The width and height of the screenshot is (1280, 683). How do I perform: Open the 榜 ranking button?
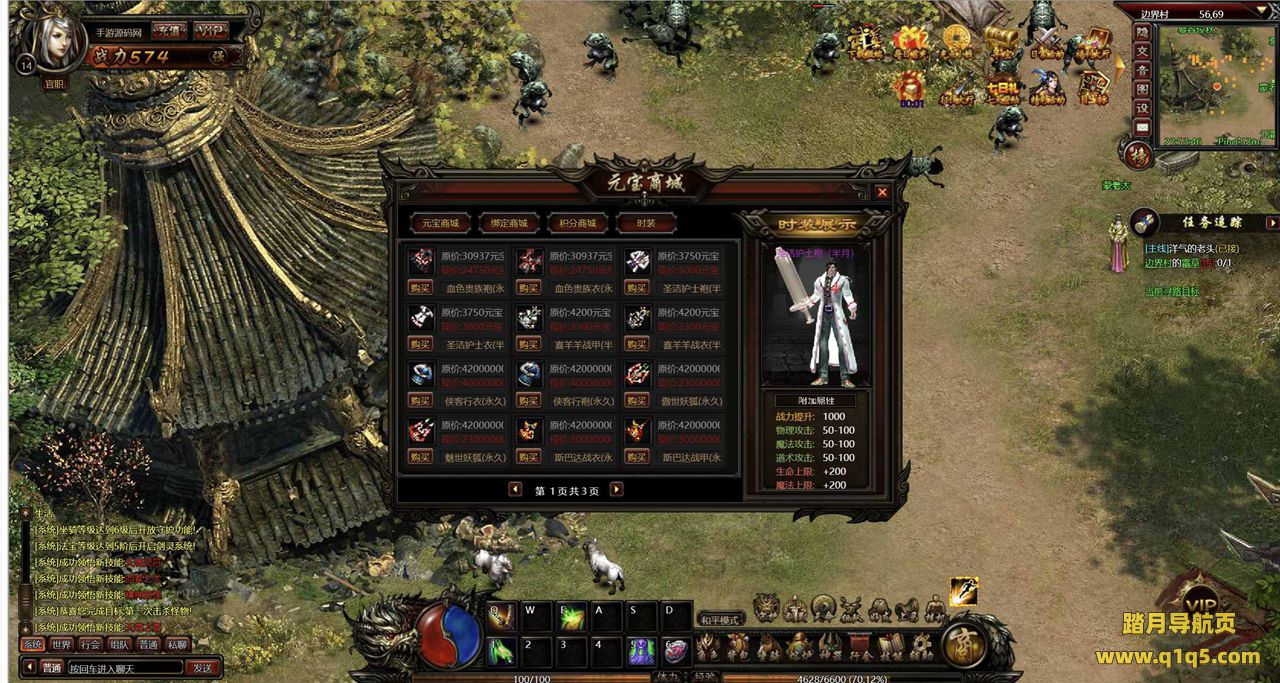point(1138,155)
